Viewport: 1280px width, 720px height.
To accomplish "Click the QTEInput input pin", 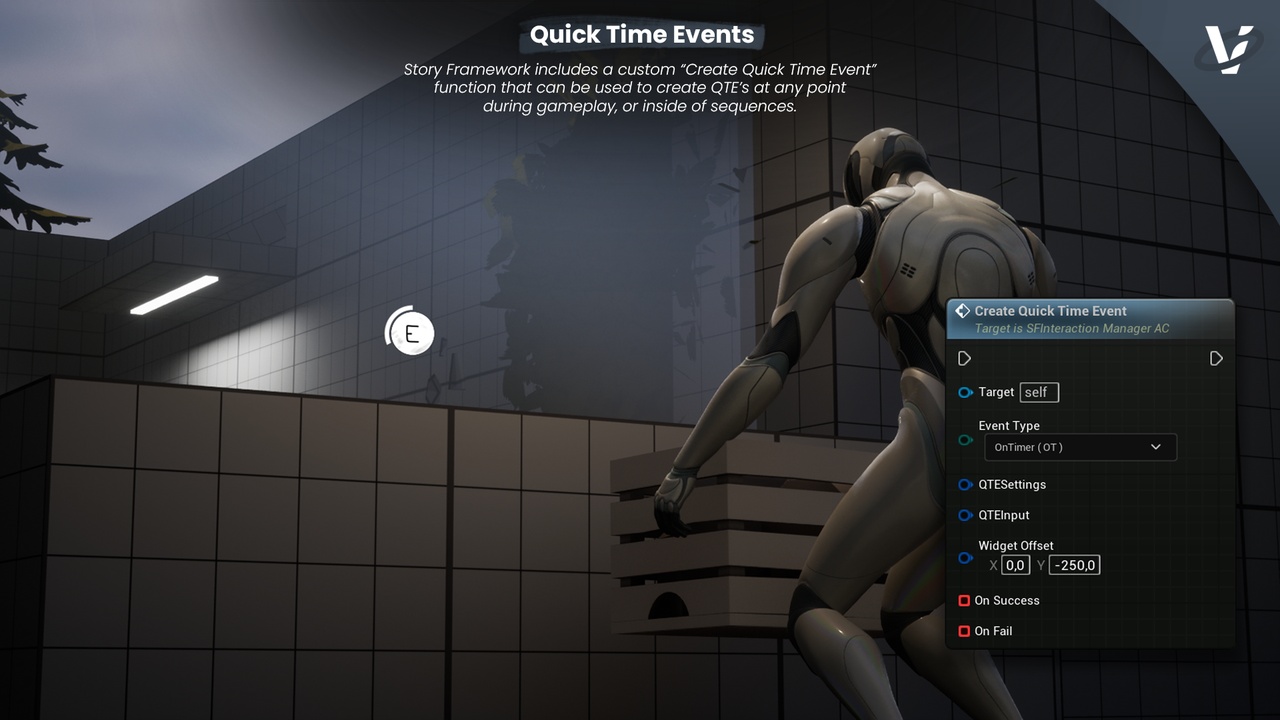I will pos(965,515).
